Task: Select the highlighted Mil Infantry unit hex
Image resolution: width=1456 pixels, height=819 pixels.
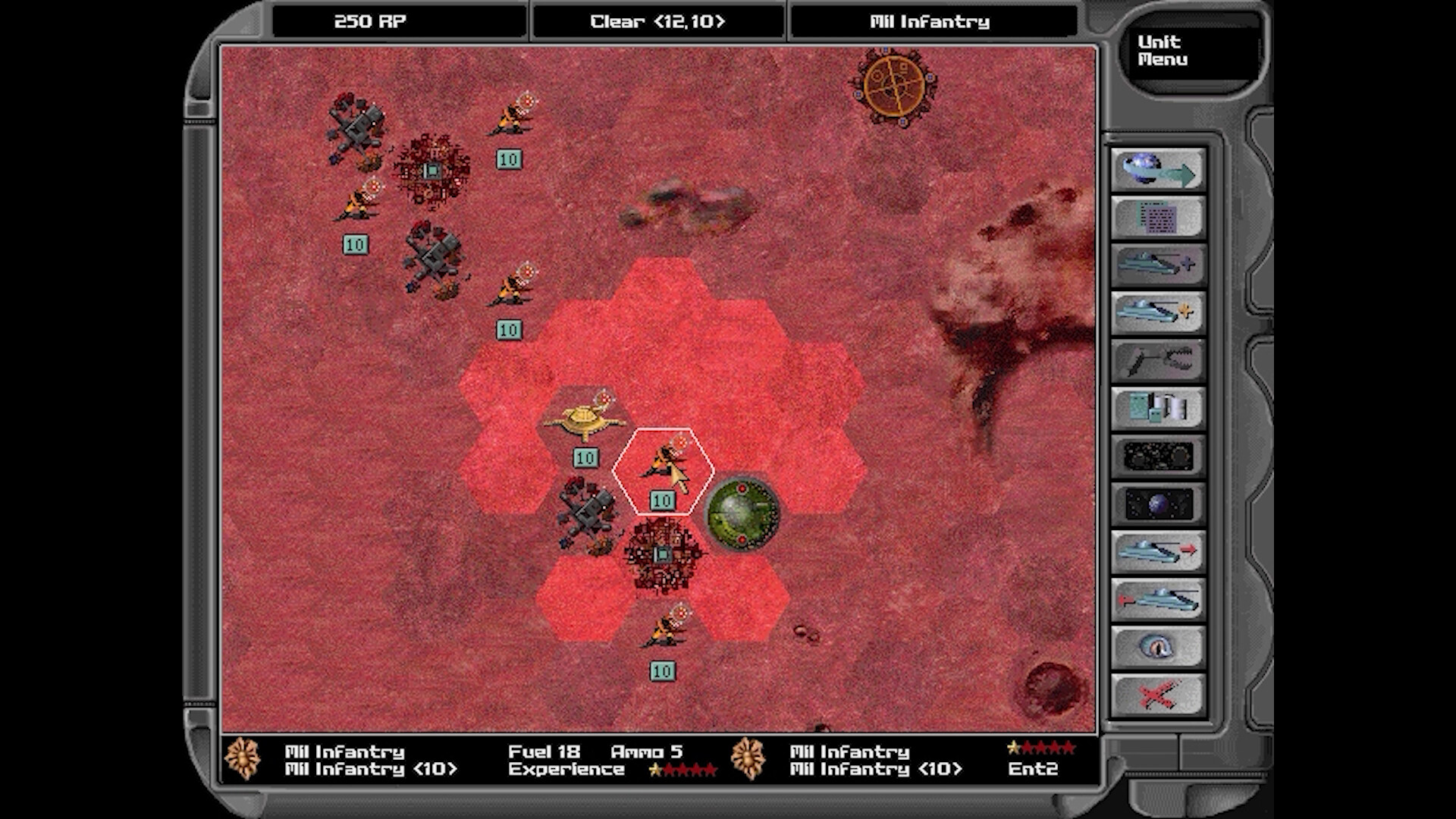Action: 662,470
